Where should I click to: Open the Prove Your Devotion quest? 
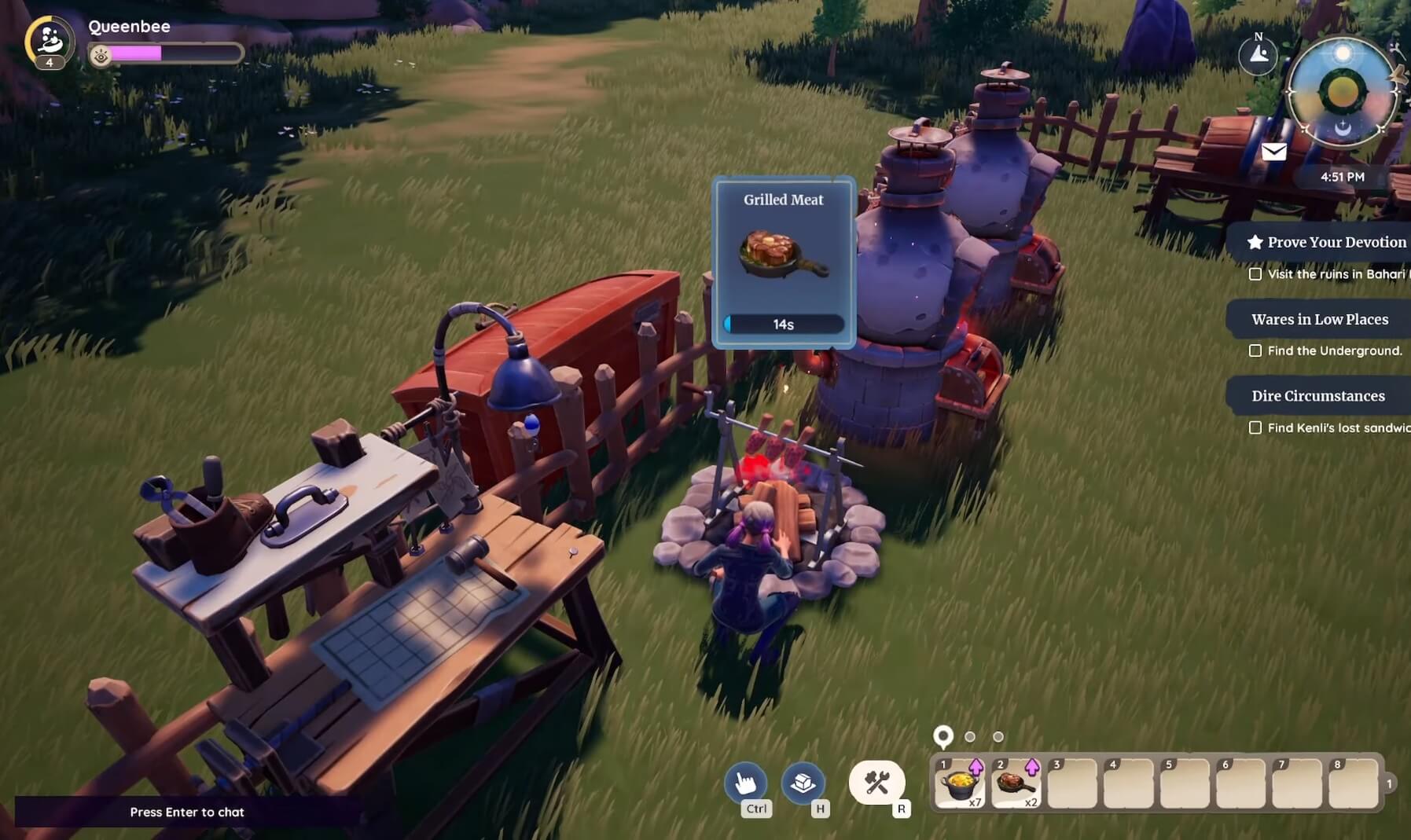coord(1327,242)
